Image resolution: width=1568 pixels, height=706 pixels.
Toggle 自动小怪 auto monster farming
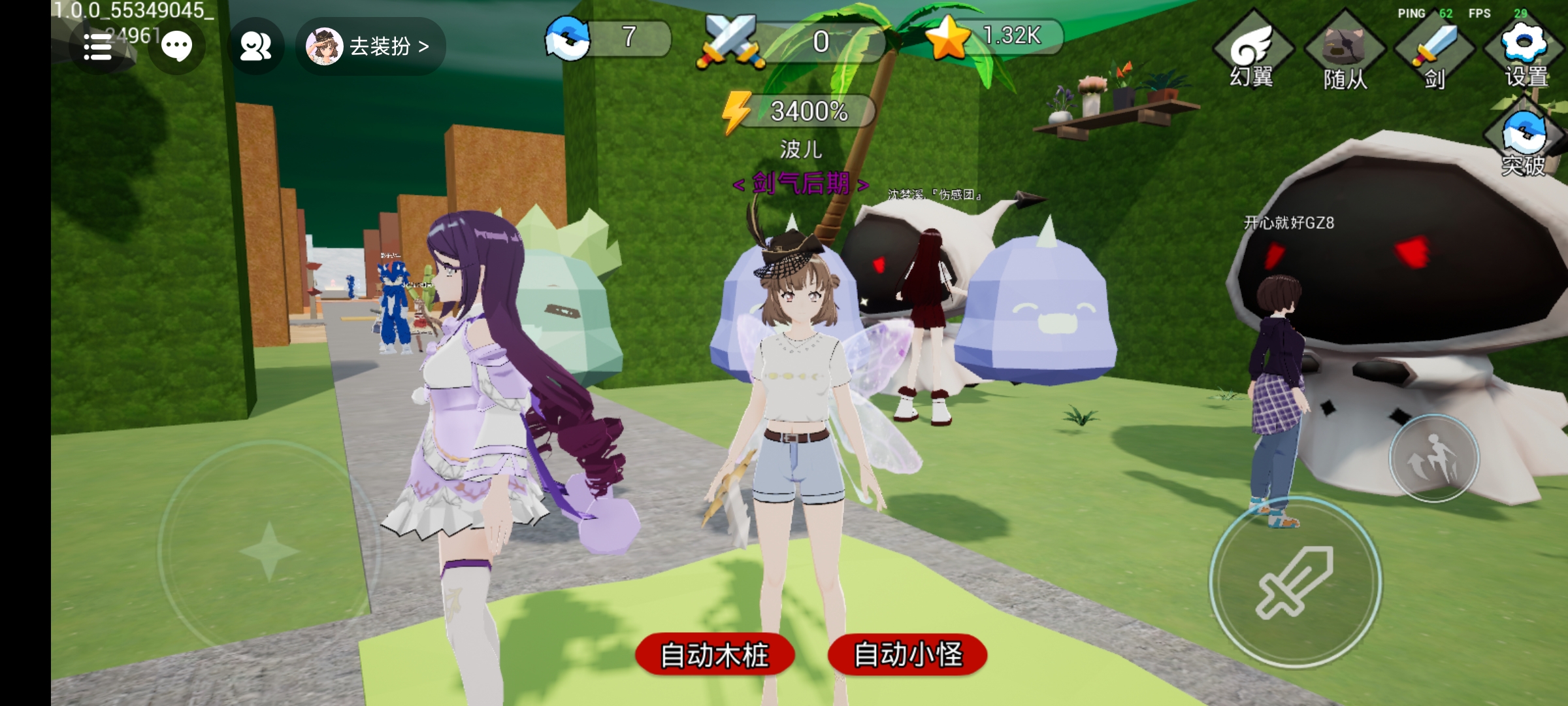[x=907, y=654]
